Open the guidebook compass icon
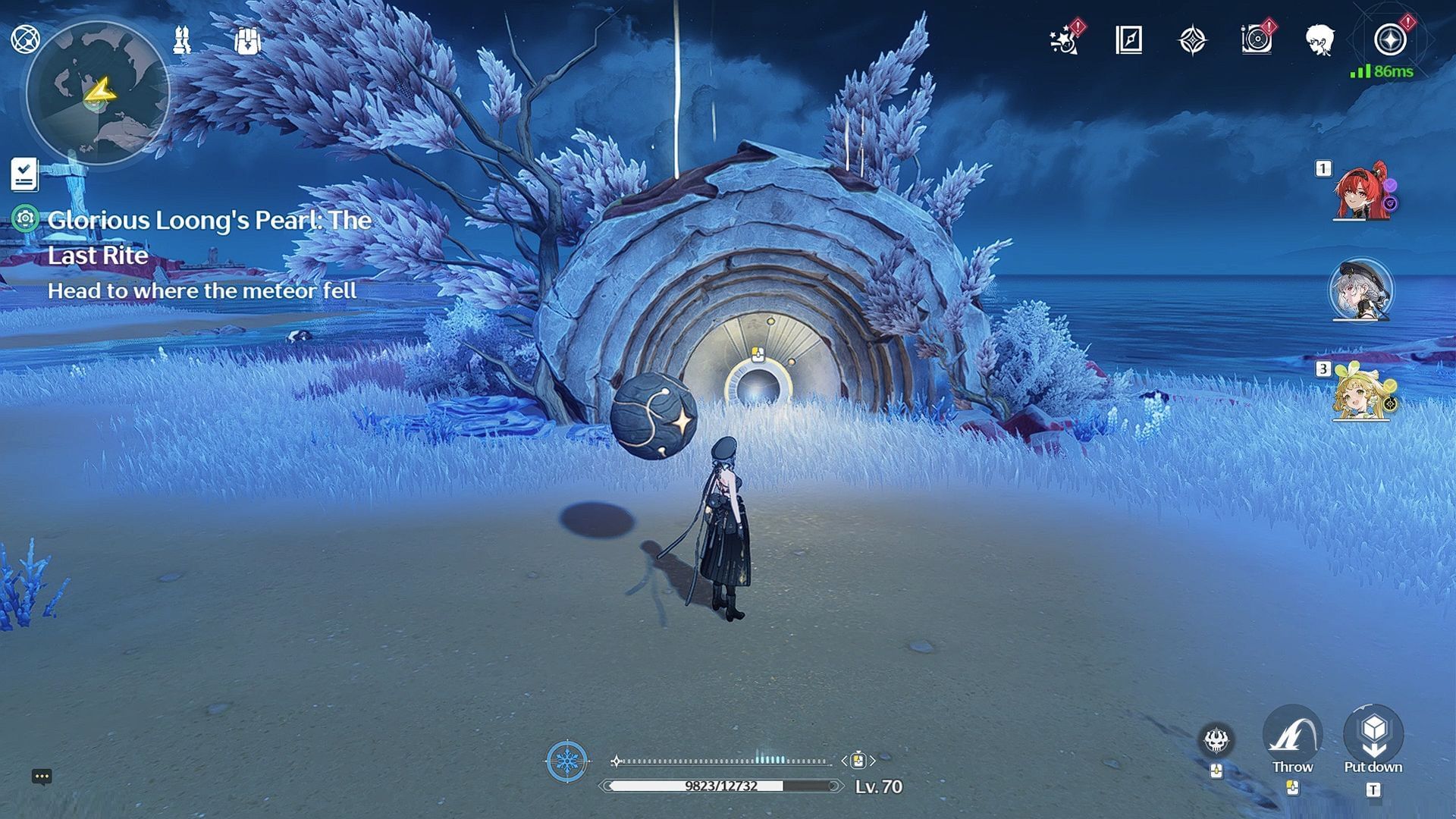The width and height of the screenshot is (1456, 819). tap(1128, 40)
